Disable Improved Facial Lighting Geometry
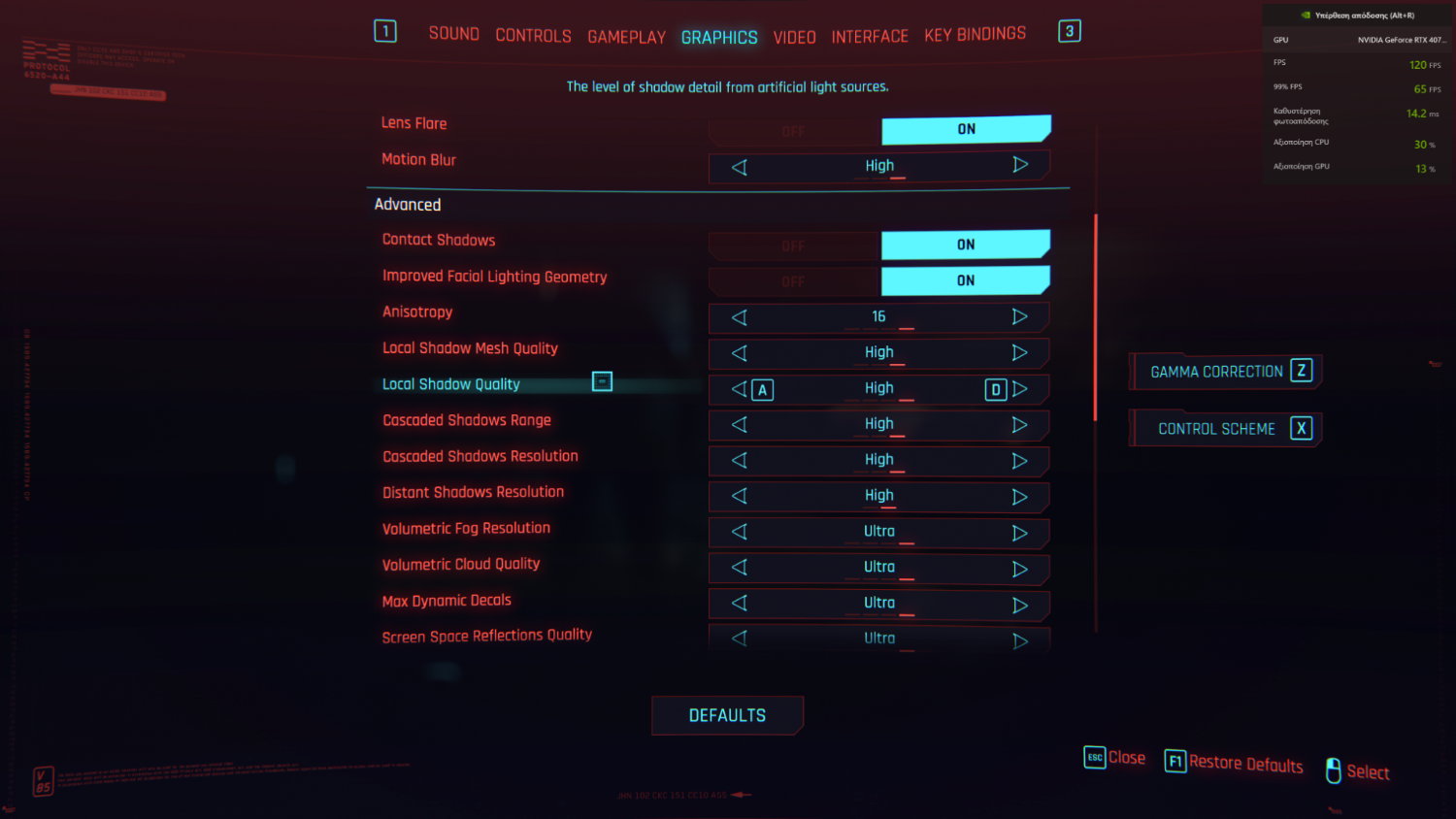 (794, 281)
